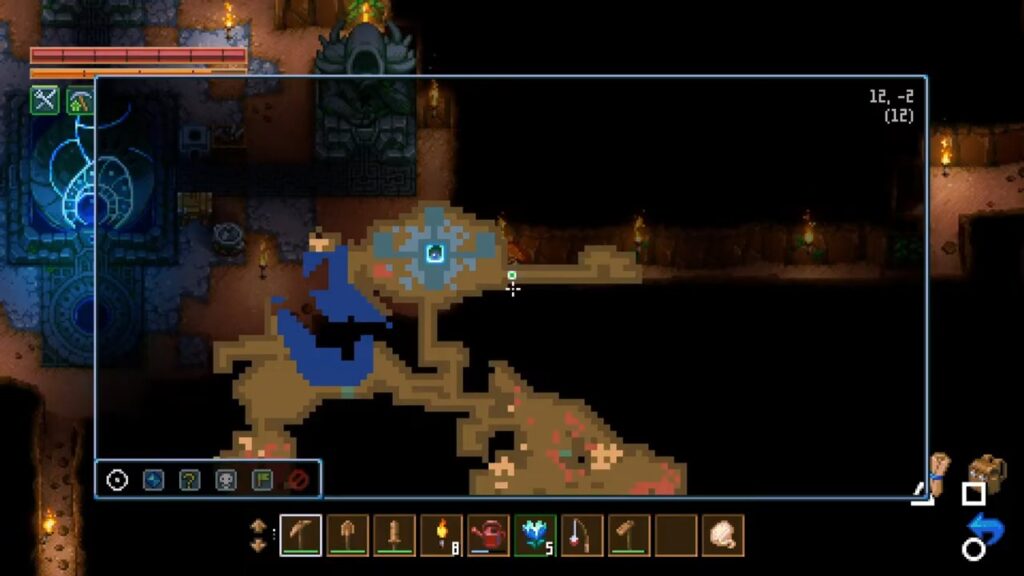Click the player position marker on map
The height and width of the screenshot is (576, 1024).
tap(434, 253)
